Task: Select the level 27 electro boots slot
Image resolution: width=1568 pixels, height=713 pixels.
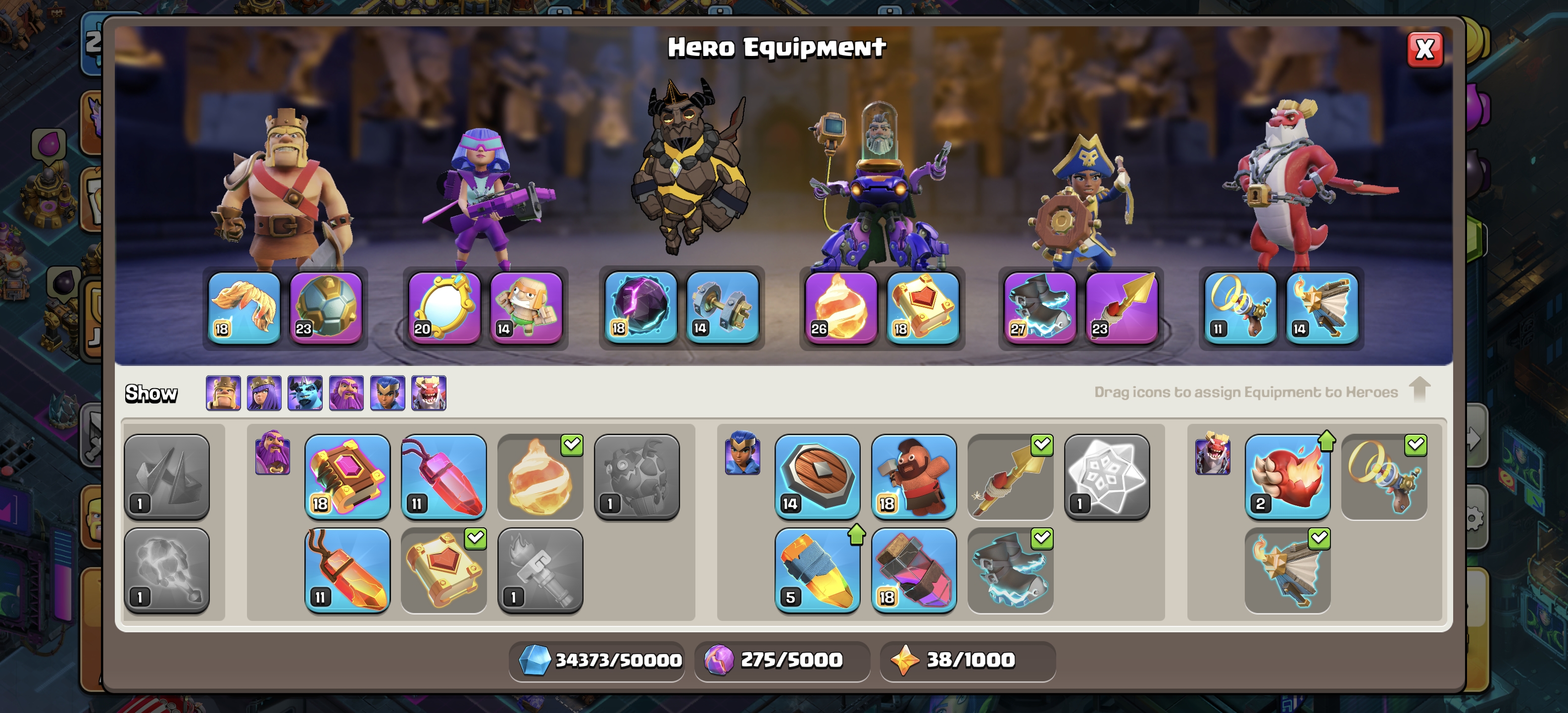Action: (x=1040, y=307)
